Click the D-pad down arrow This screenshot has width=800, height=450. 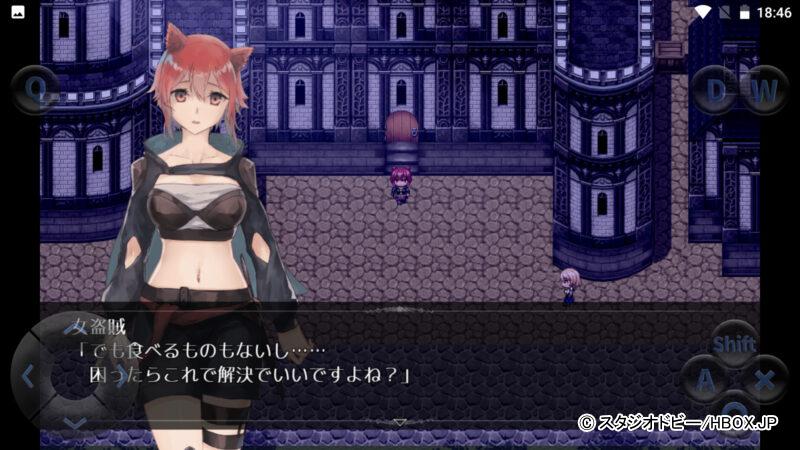click(75, 423)
